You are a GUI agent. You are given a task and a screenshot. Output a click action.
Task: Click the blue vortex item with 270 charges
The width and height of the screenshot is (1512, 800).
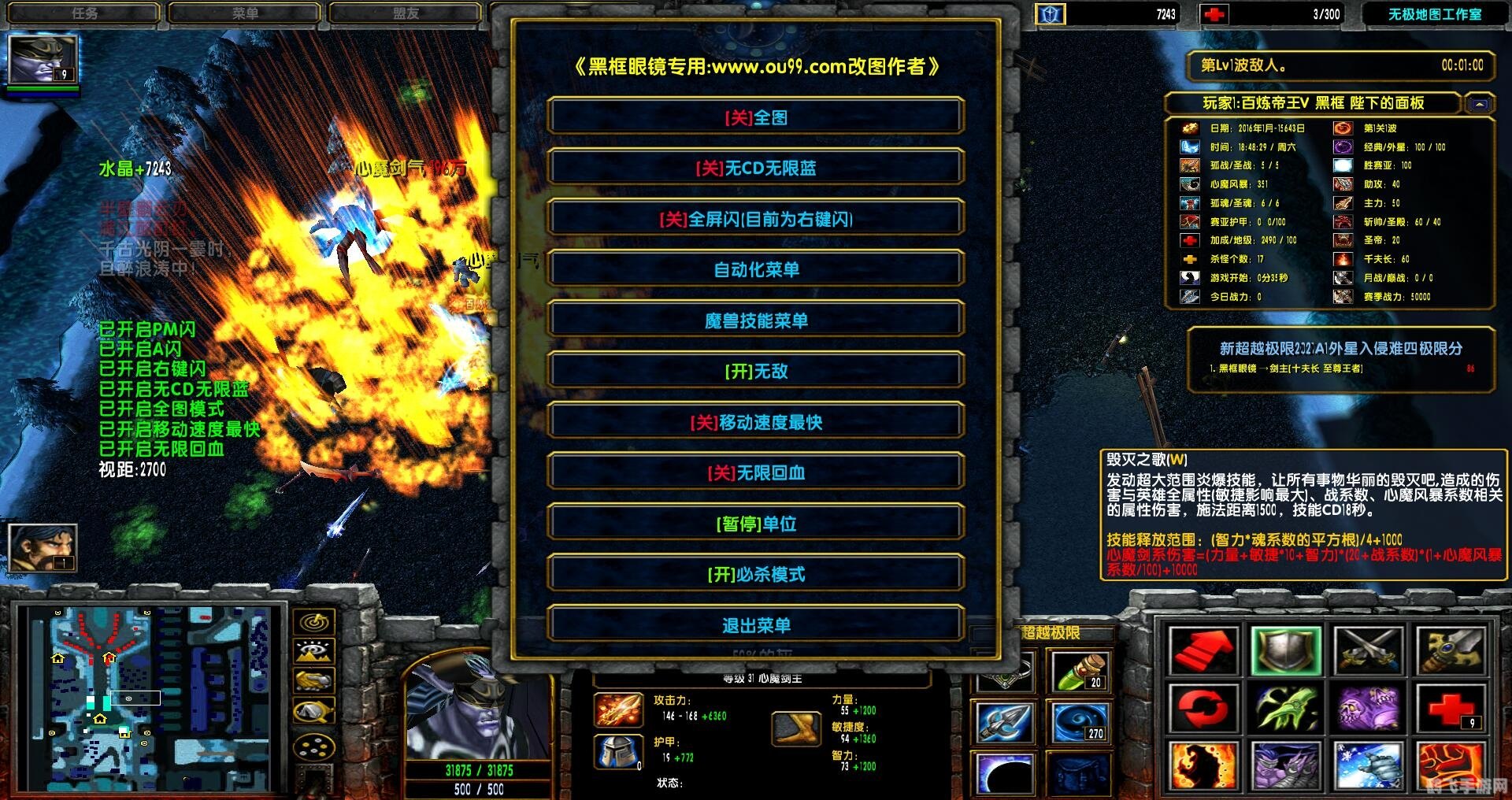pos(1080,722)
